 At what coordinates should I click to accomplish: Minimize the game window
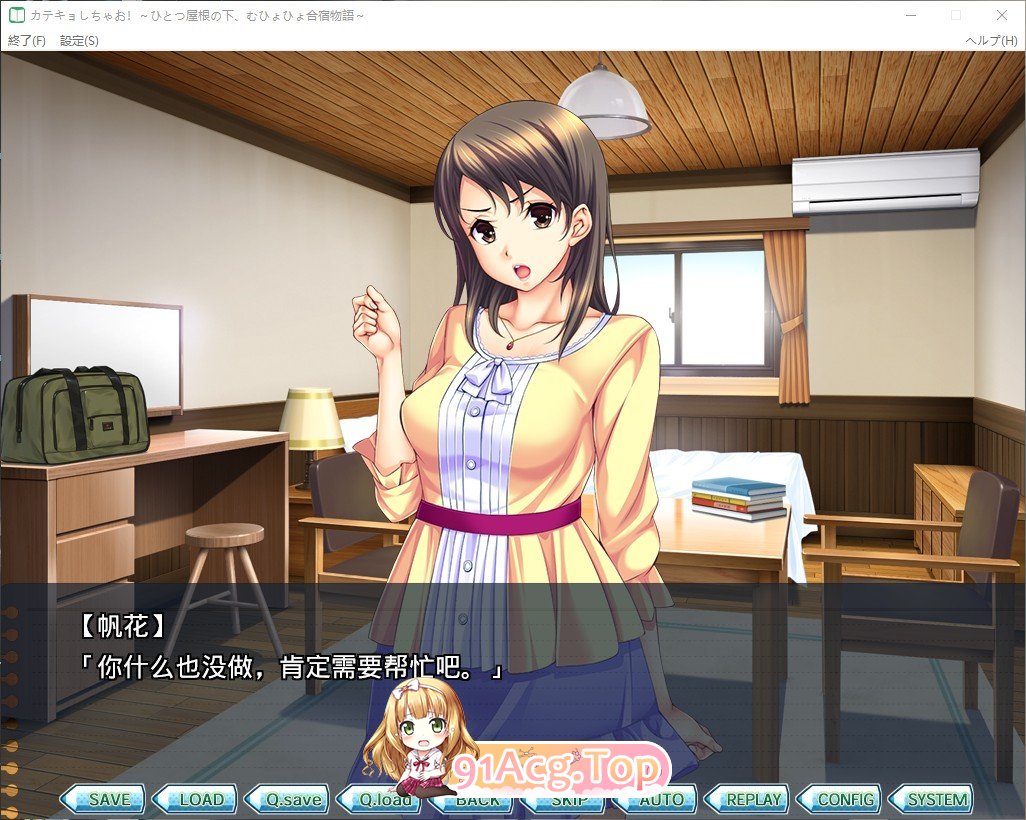[x=910, y=15]
